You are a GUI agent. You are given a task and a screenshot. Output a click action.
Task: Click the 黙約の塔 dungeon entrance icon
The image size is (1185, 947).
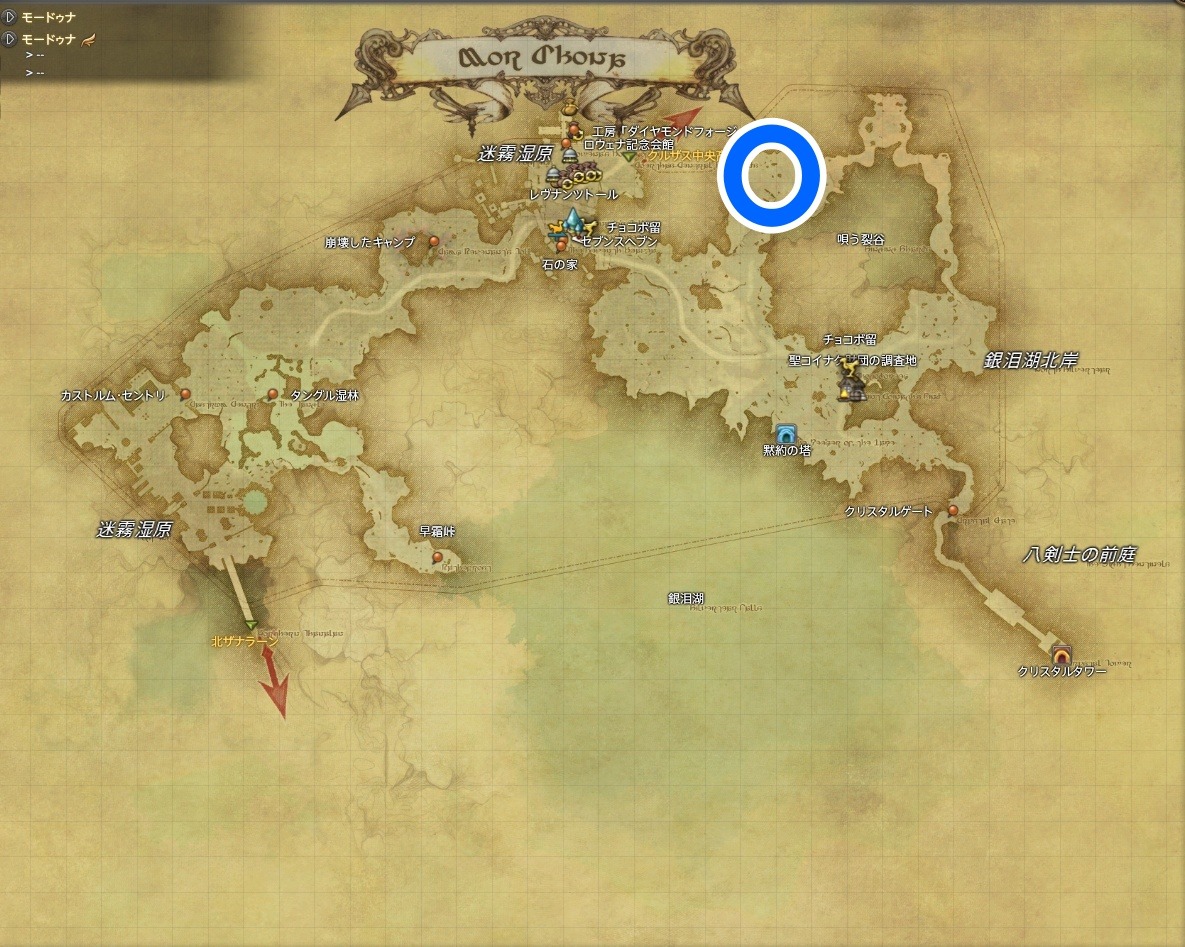[785, 433]
